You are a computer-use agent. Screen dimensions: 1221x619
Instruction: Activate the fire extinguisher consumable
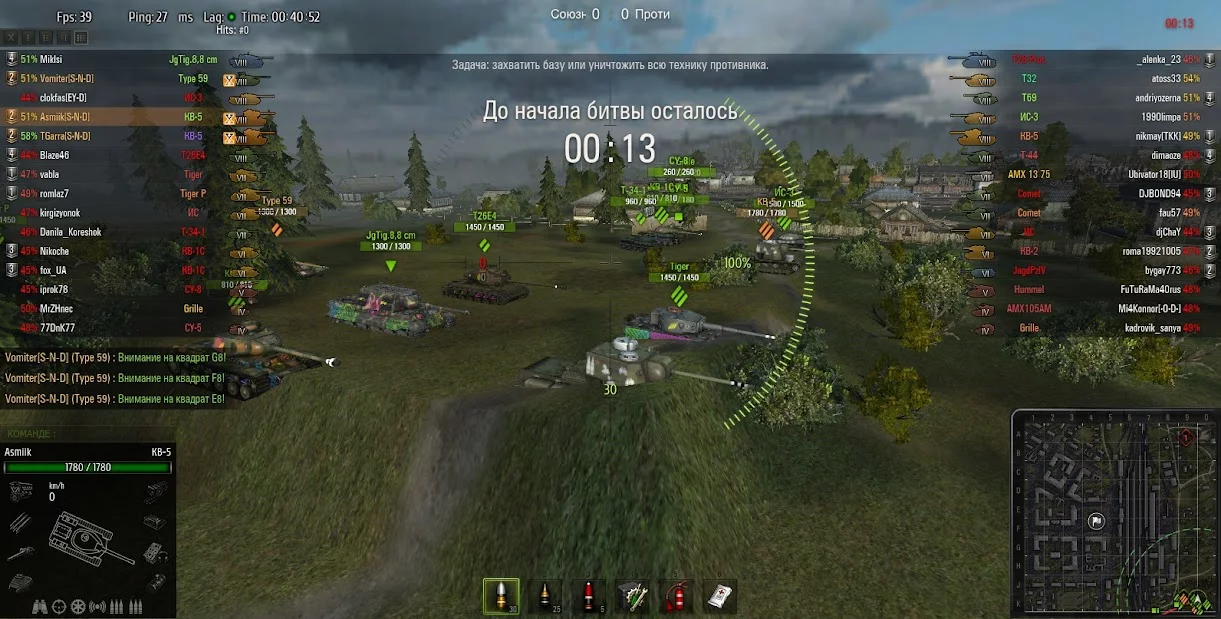click(x=676, y=596)
